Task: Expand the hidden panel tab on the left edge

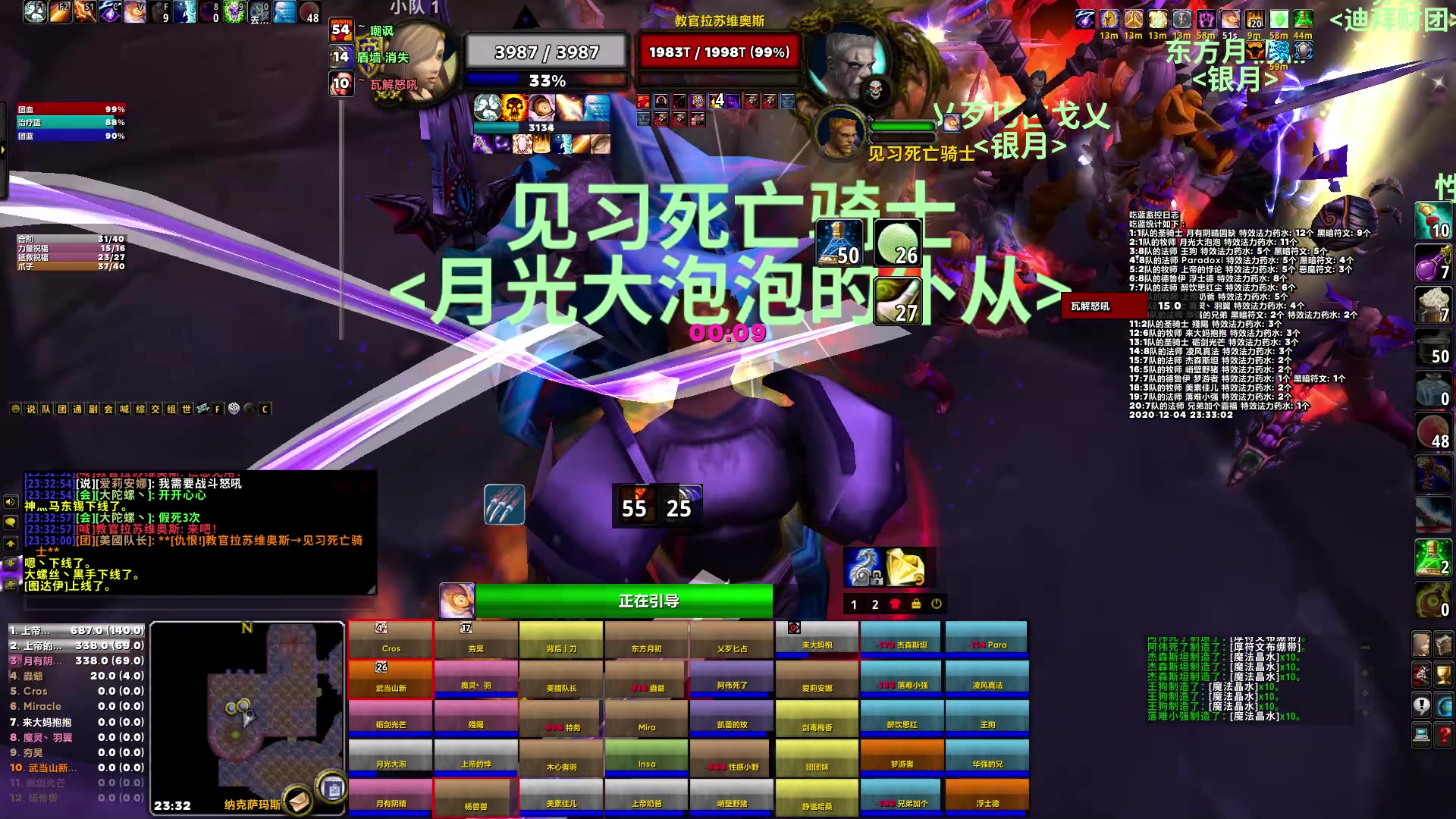Action: point(5,149)
